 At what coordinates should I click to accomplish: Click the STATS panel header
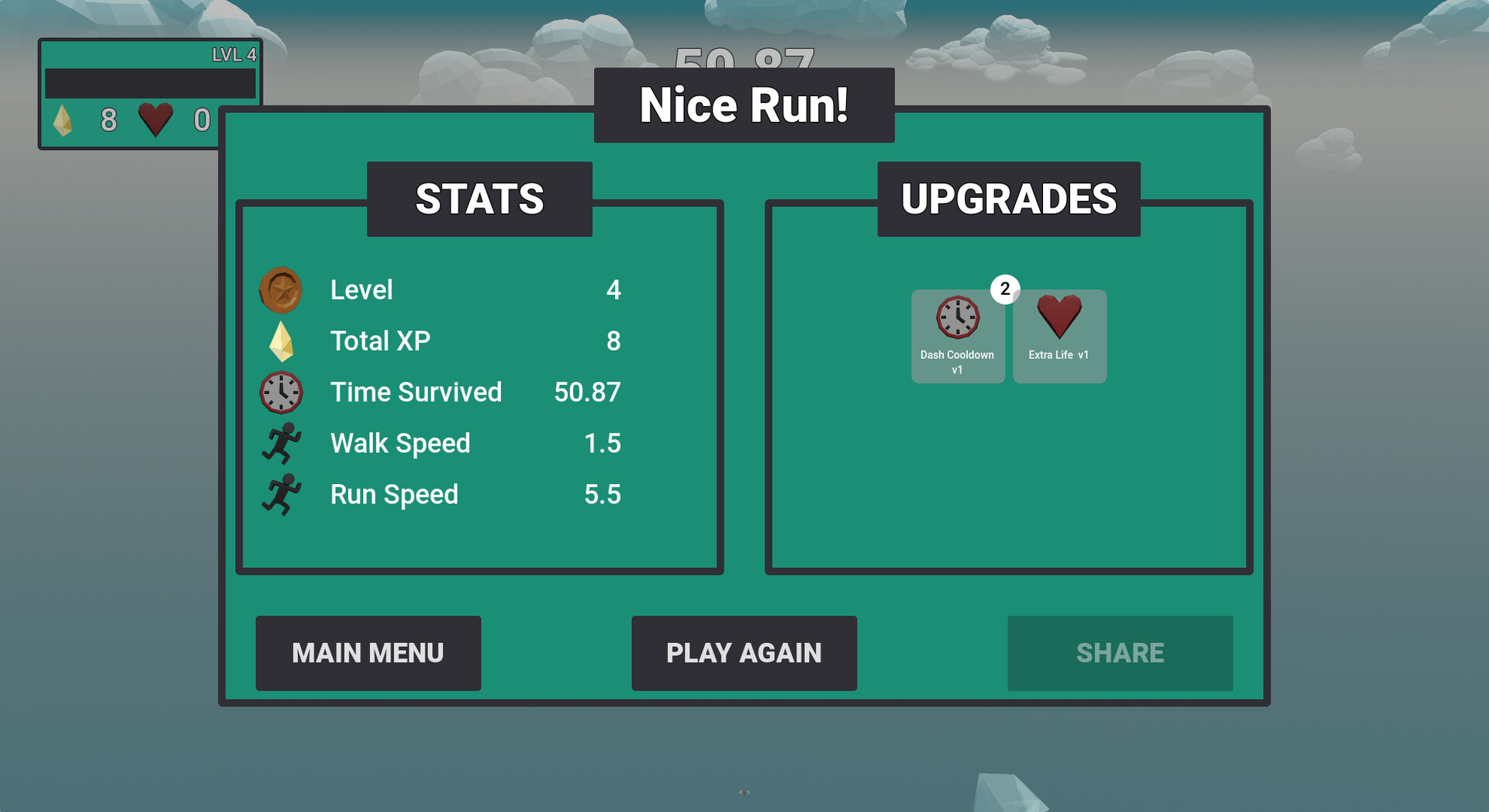coord(479,199)
